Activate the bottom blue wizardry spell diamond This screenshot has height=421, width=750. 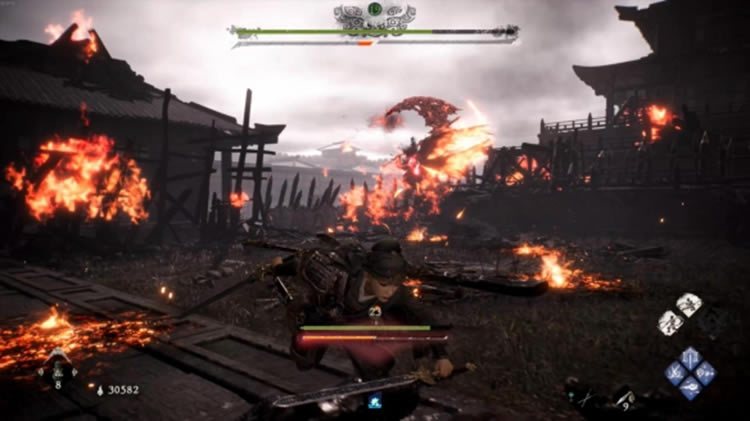pyautogui.click(x=691, y=388)
